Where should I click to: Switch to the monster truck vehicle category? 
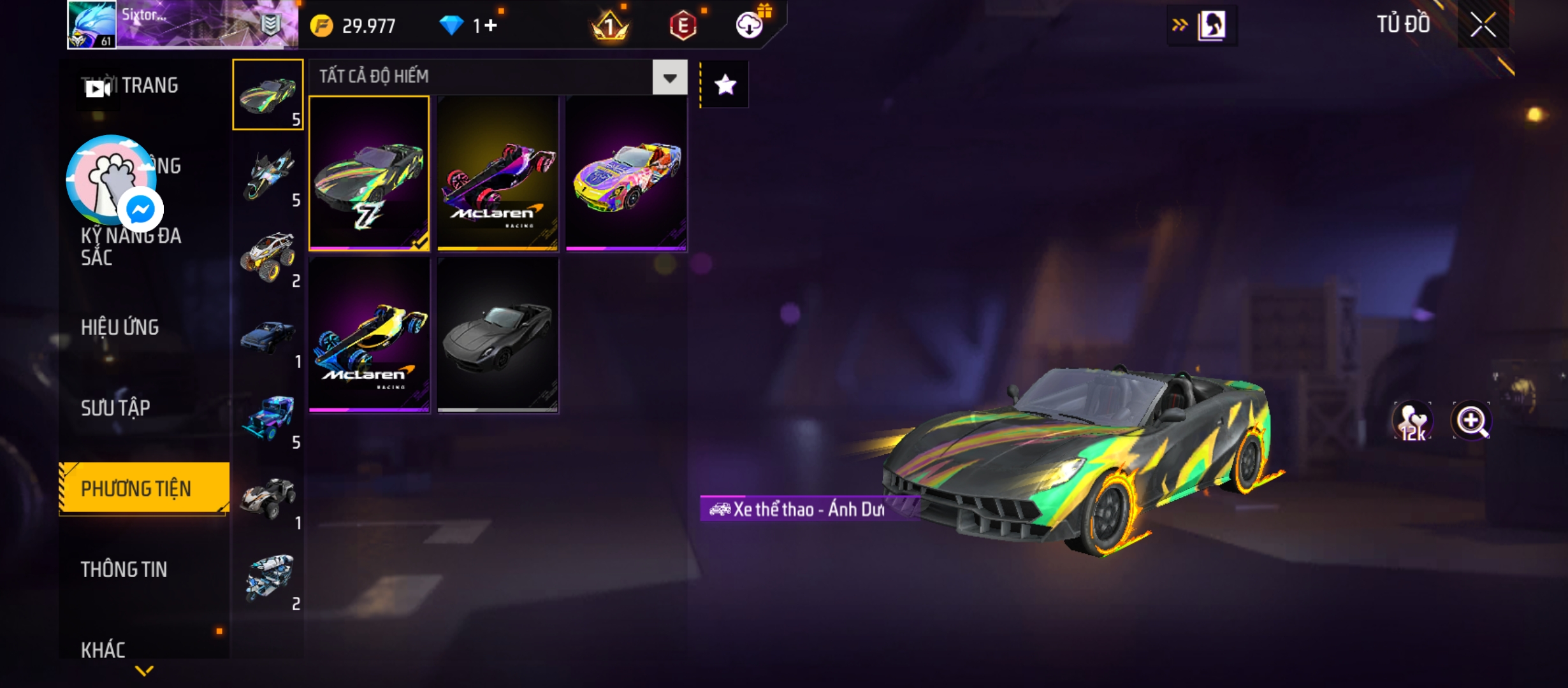coord(268,257)
